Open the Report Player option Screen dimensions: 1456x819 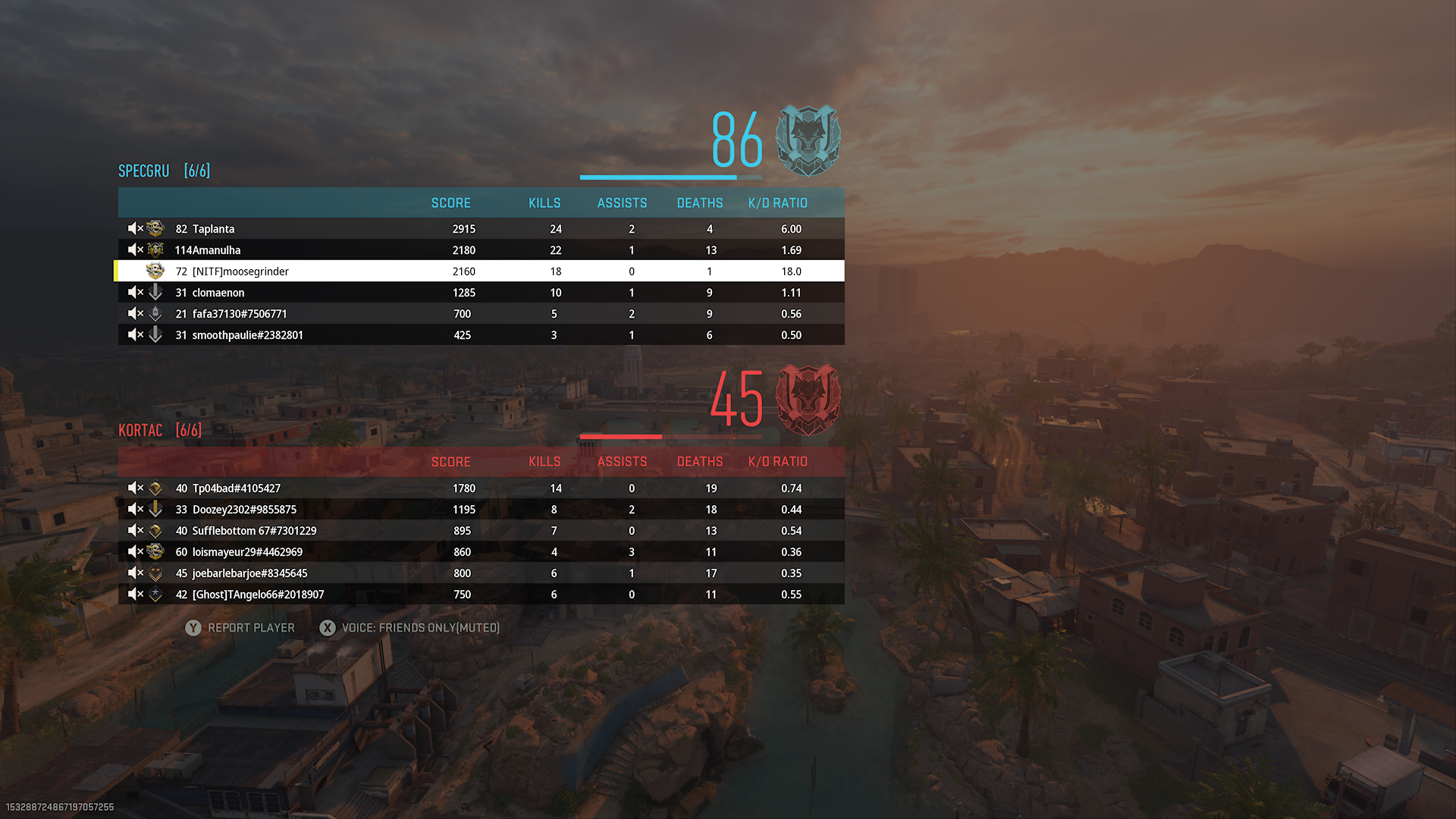click(x=240, y=628)
